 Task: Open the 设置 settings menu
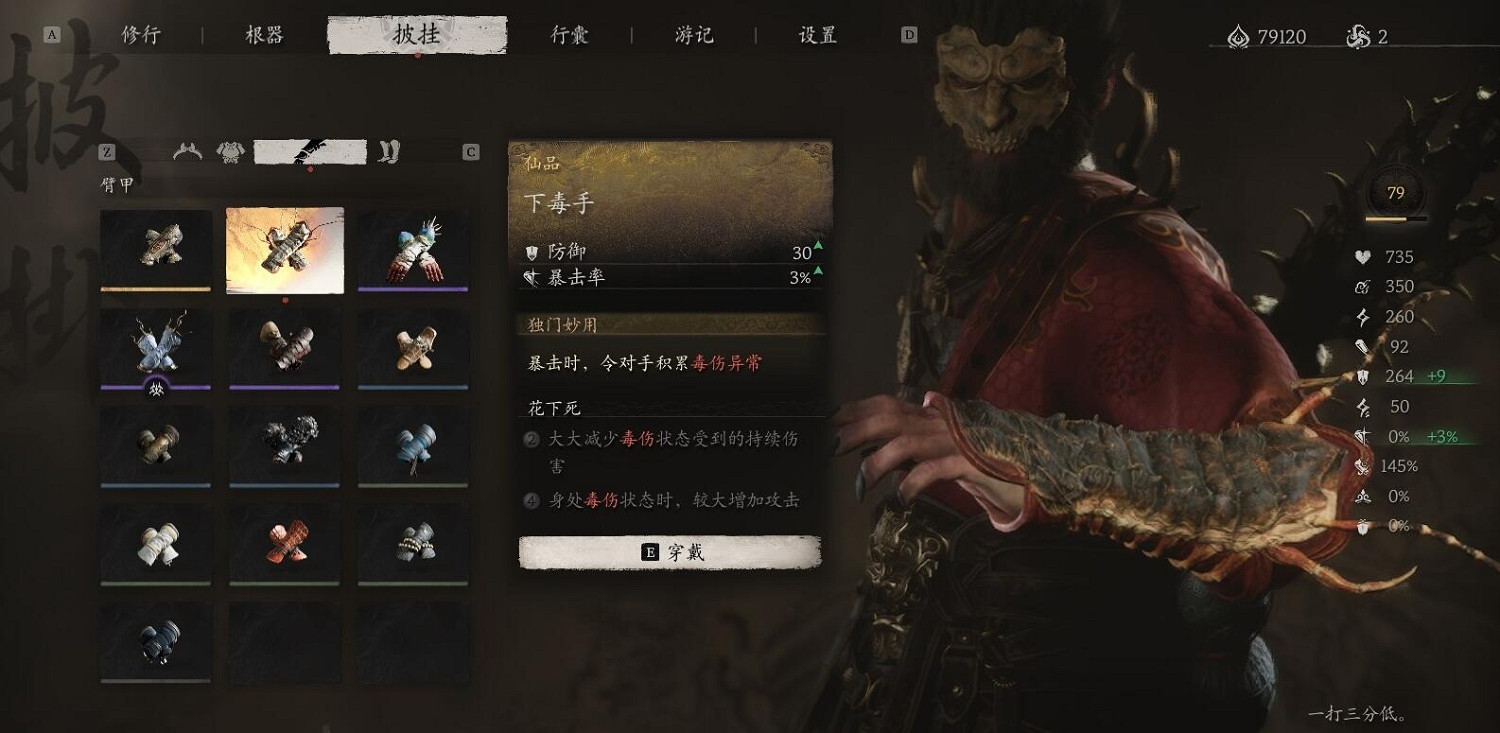pos(816,33)
